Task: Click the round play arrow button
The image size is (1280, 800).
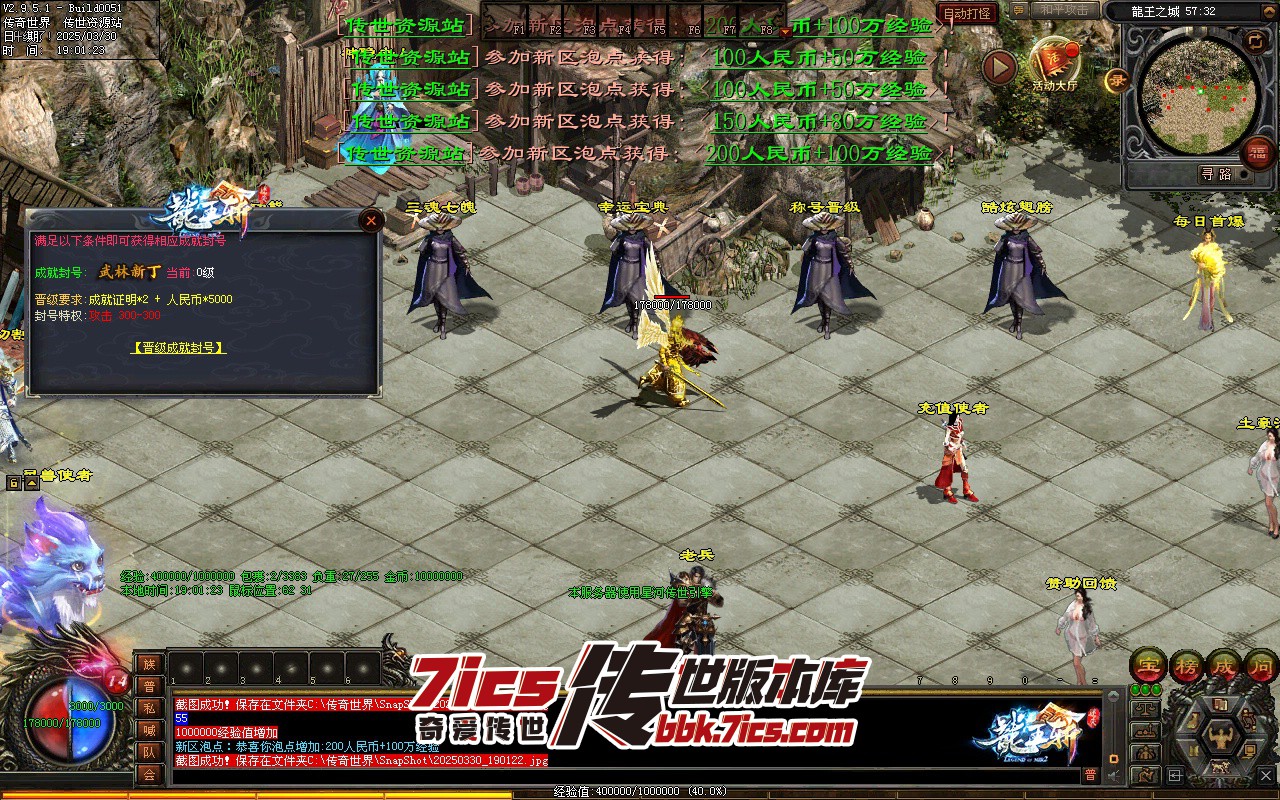Action: (999, 67)
